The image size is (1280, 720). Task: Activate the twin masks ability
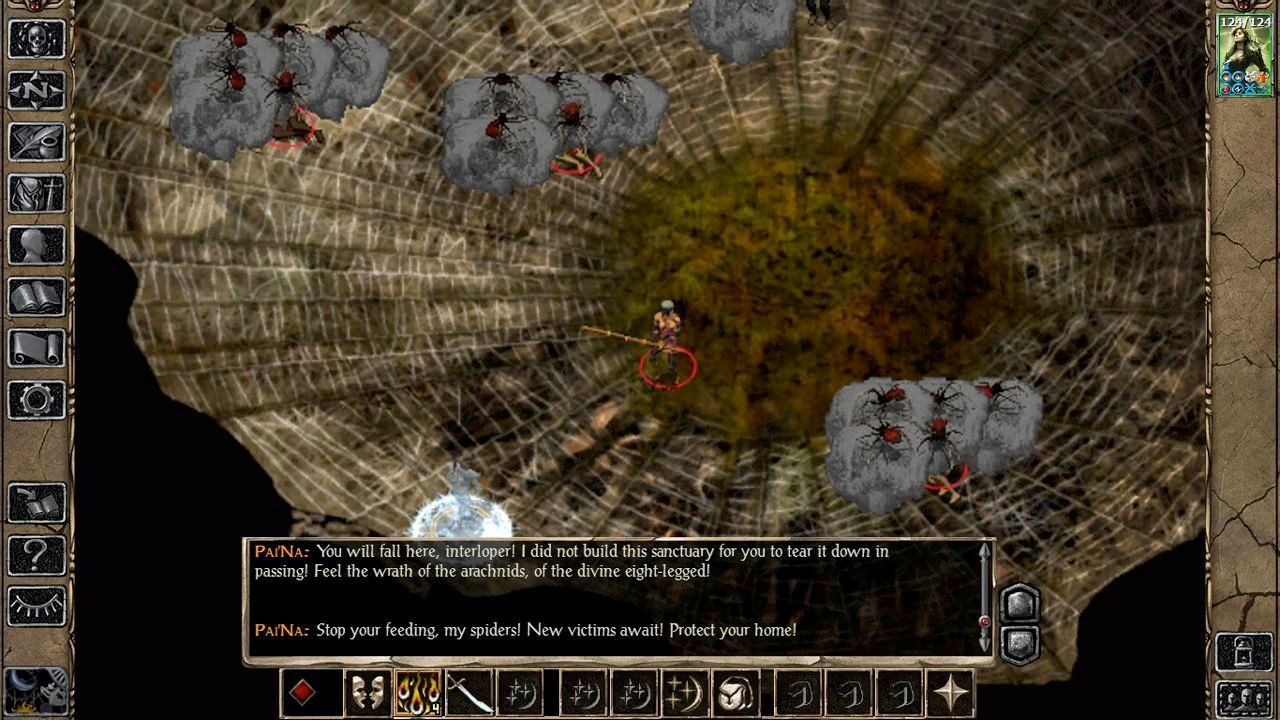point(367,692)
